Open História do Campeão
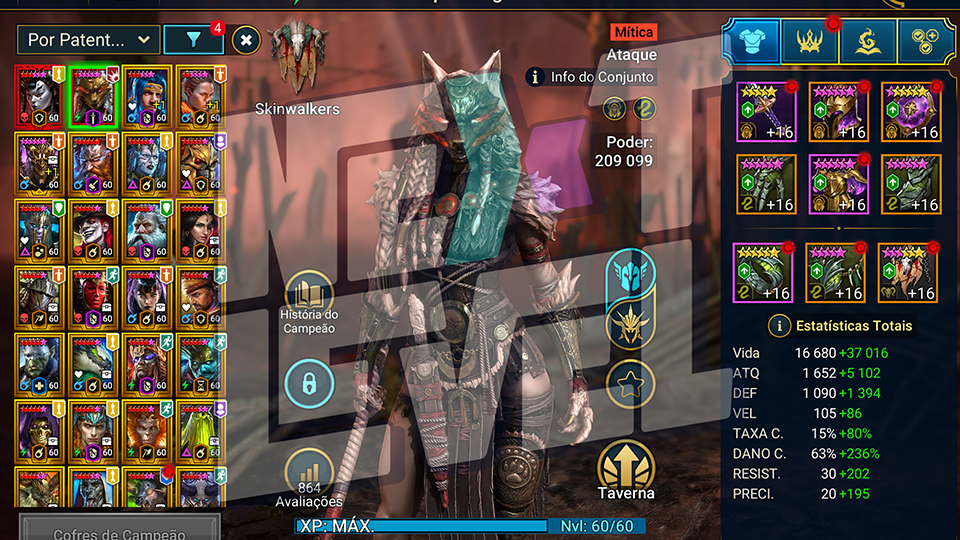Image resolution: width=960 pixels, height=540 pixels. (x=309, y=300)
